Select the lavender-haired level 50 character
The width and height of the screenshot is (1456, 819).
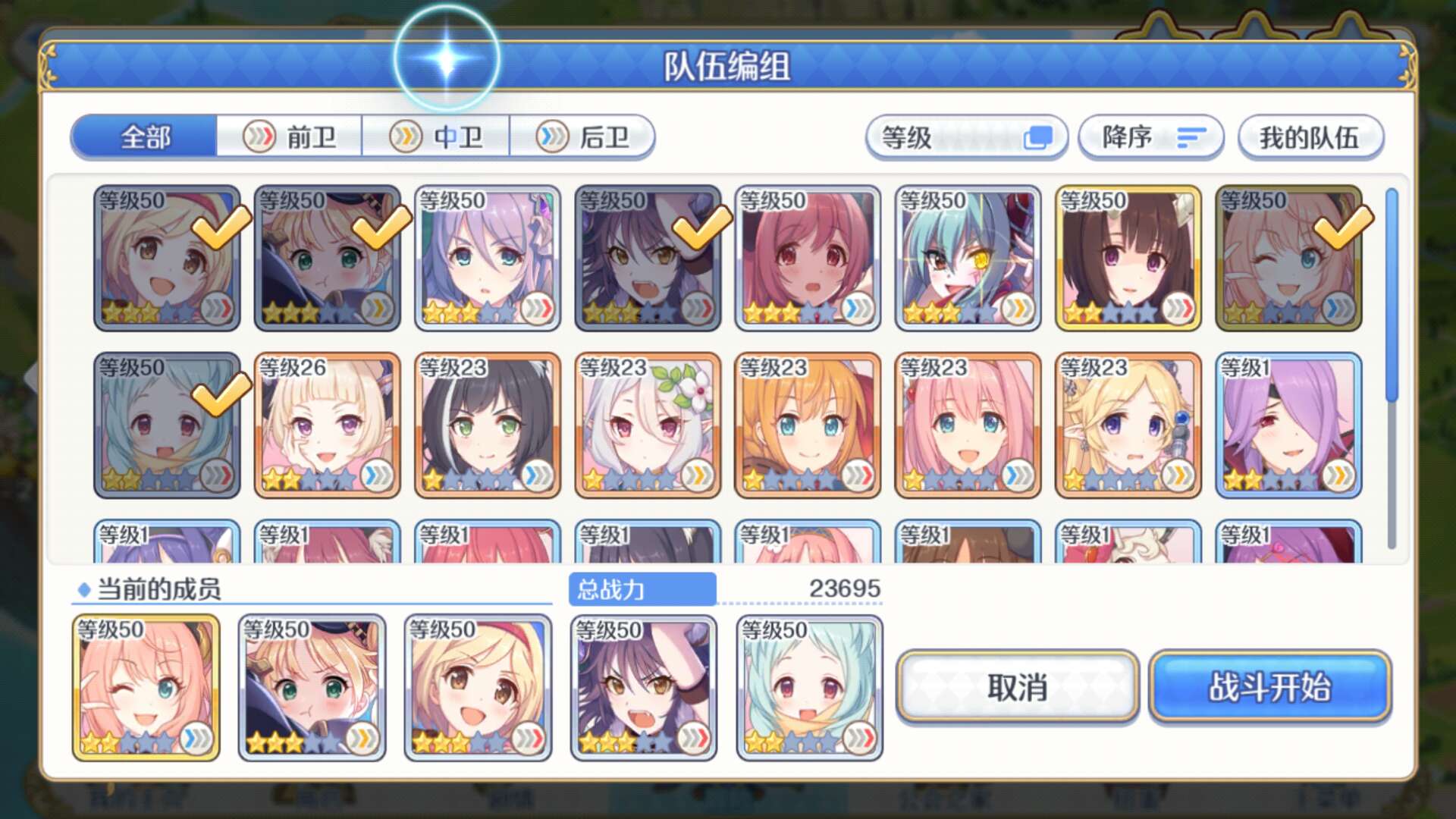487,259
